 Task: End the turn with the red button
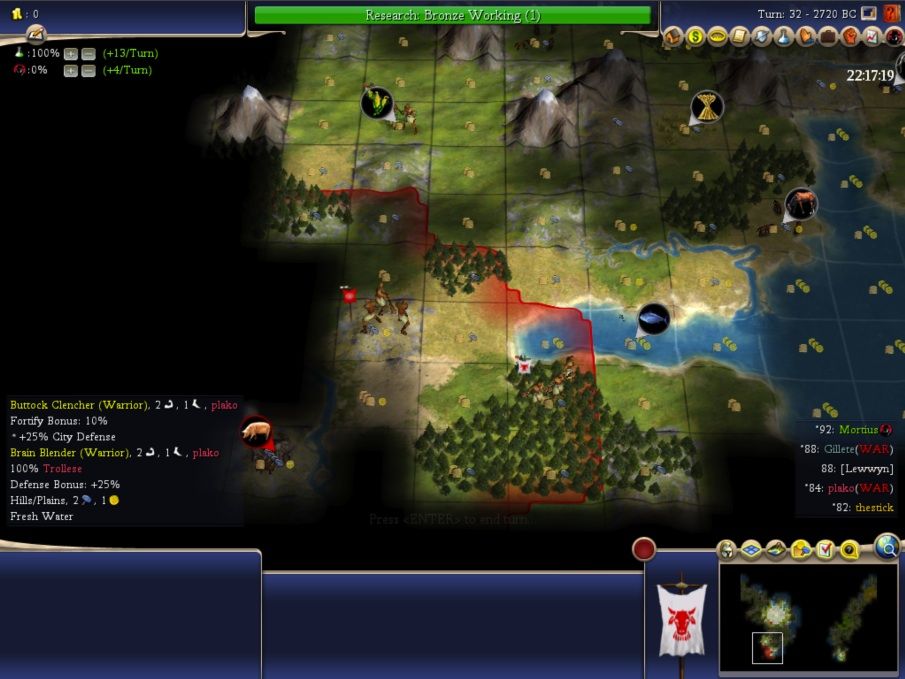point(644,548)
